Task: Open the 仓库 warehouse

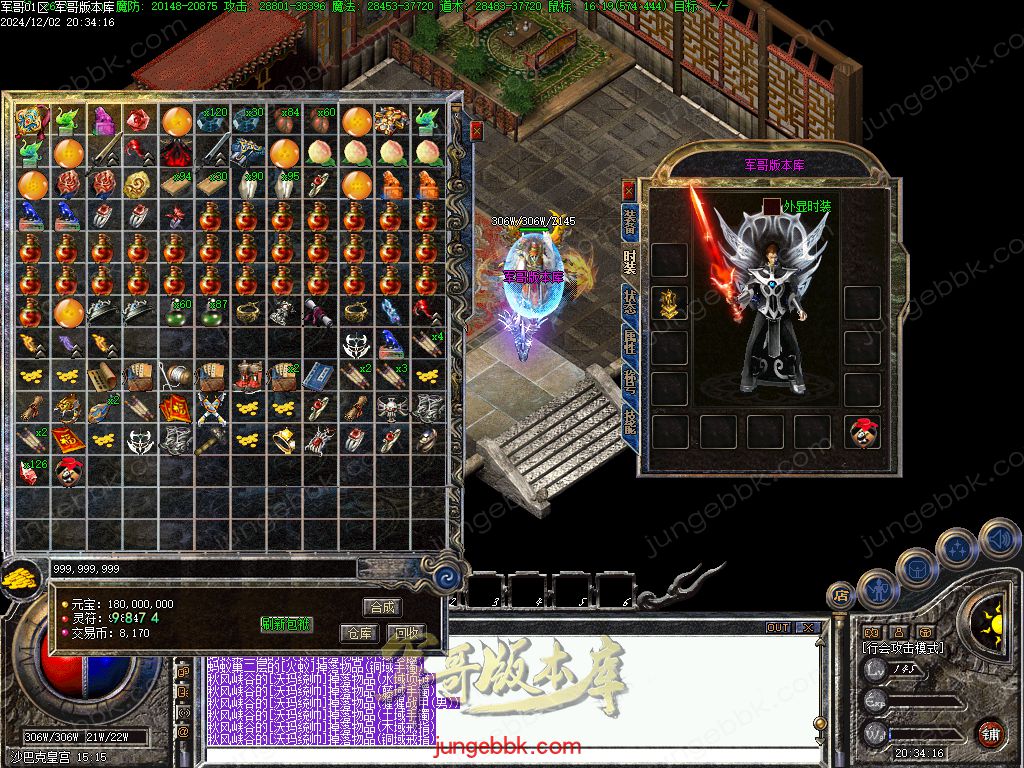Action: (x=358, y=633)
